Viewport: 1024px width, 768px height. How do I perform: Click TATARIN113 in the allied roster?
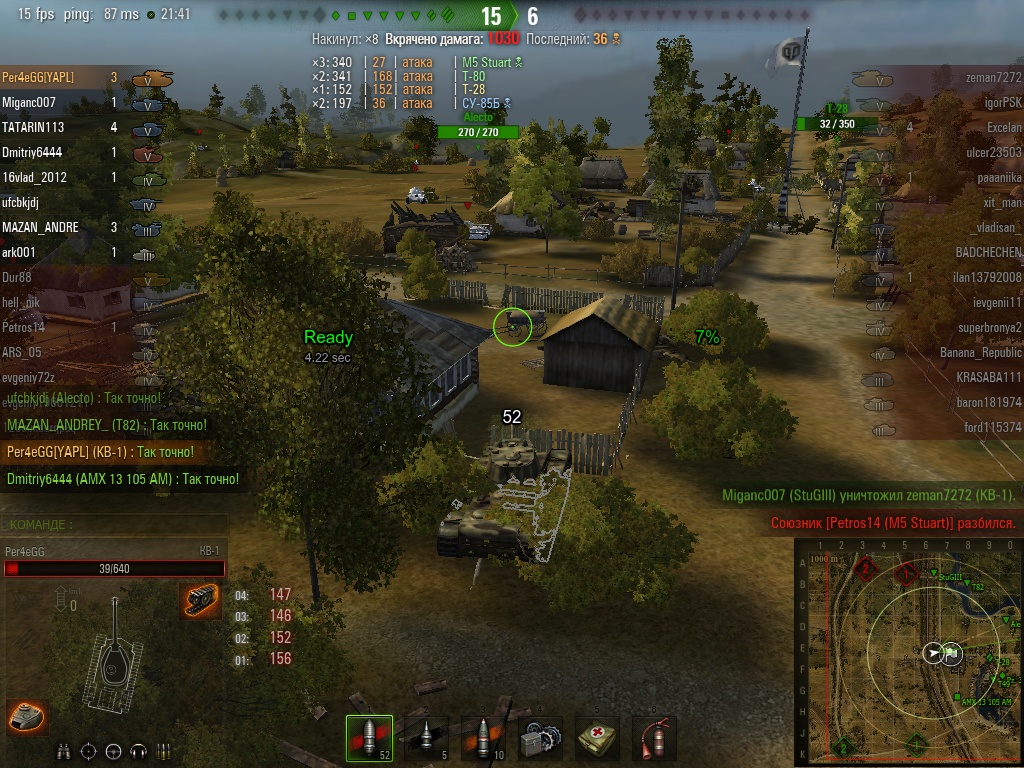[33, 128]
